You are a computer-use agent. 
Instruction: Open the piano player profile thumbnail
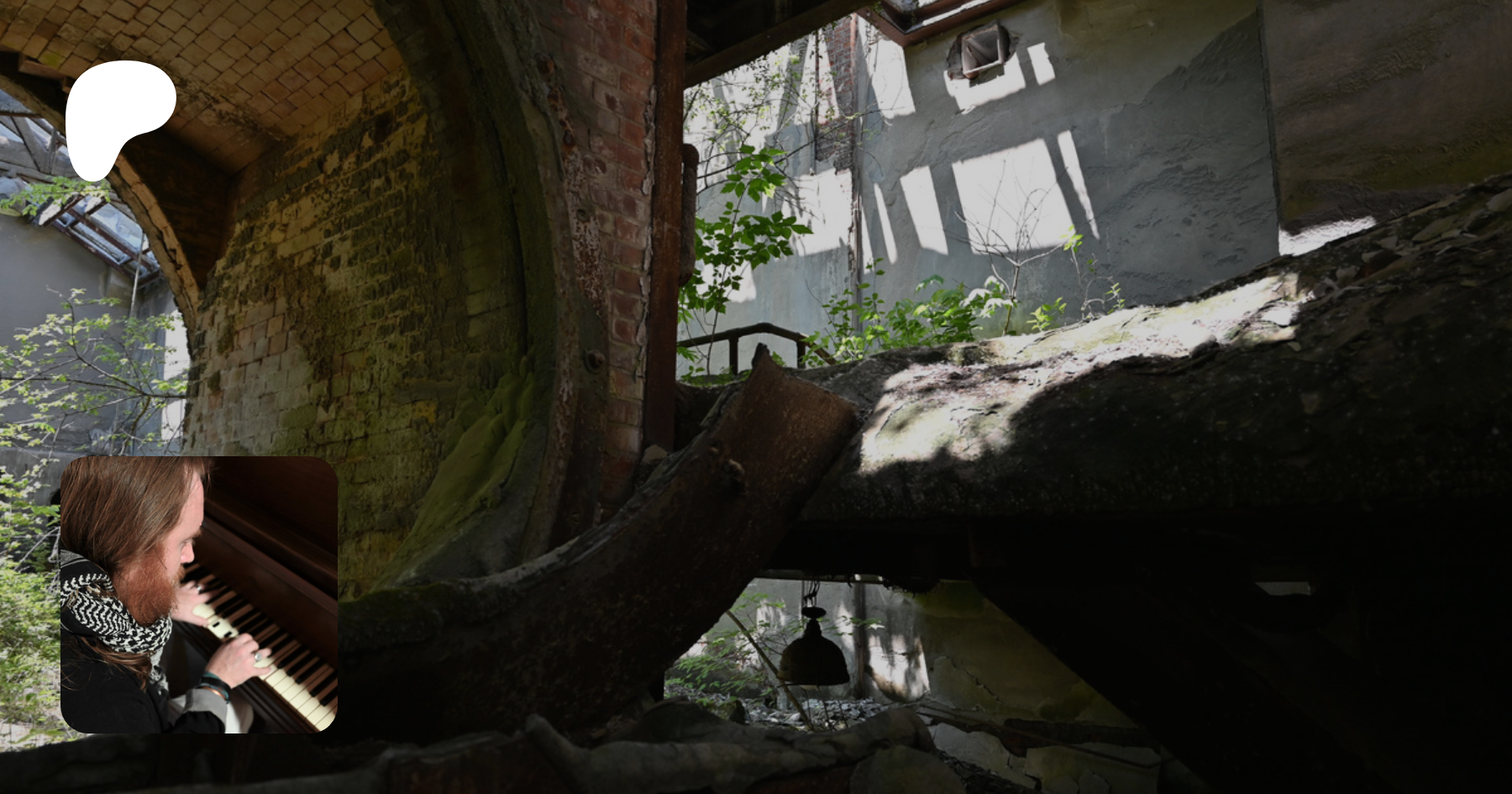(199, 594)
